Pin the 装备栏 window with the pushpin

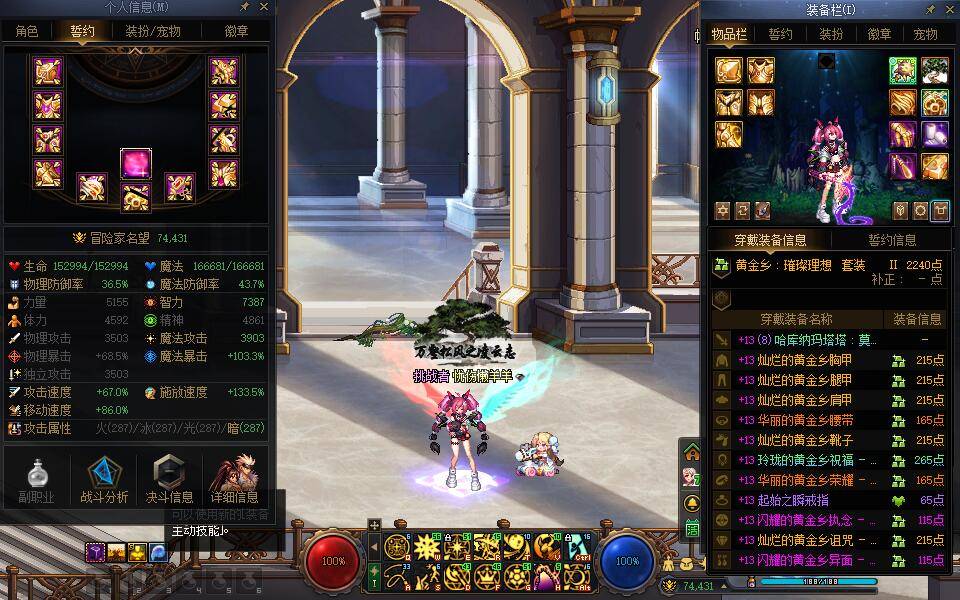[x=930, y=9]
